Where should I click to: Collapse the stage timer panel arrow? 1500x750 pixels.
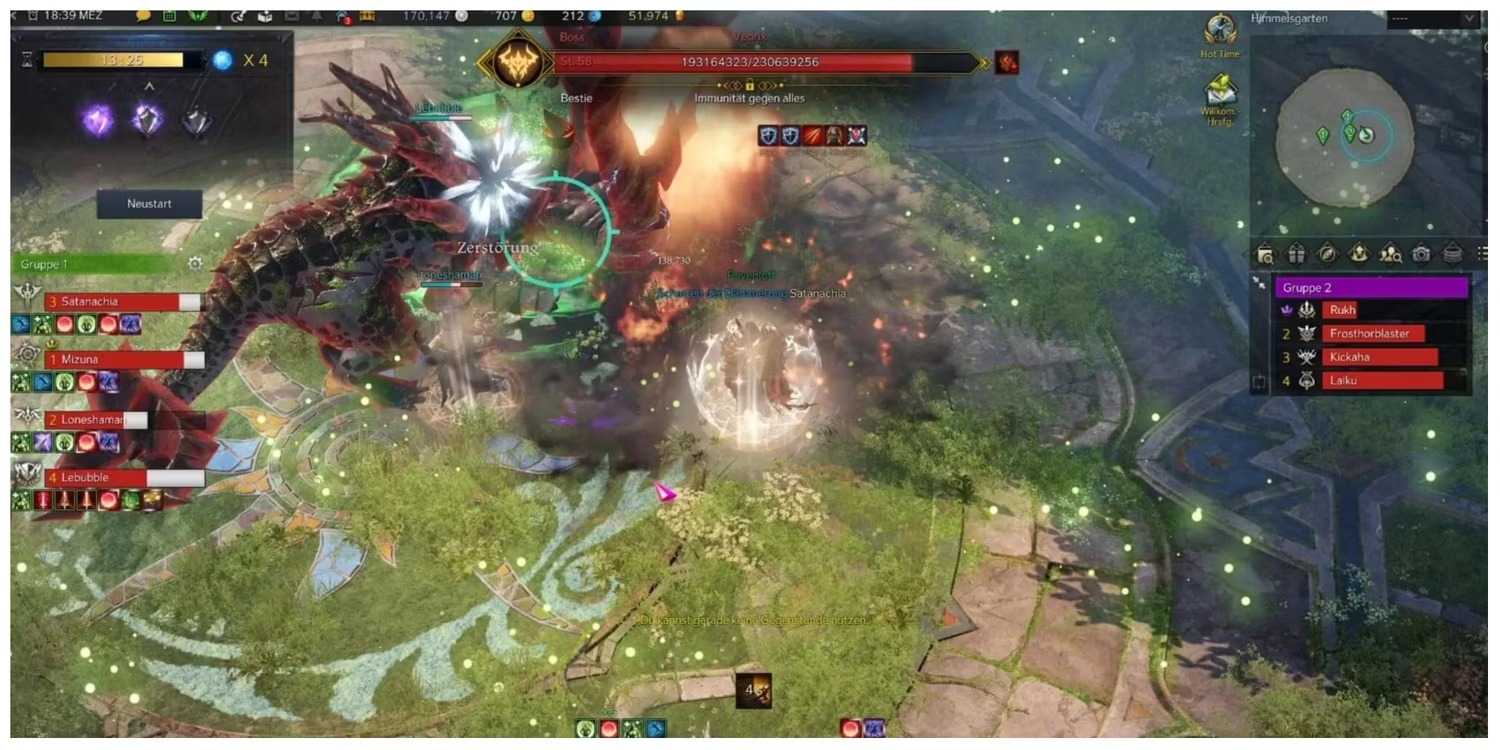click(149, 86)
